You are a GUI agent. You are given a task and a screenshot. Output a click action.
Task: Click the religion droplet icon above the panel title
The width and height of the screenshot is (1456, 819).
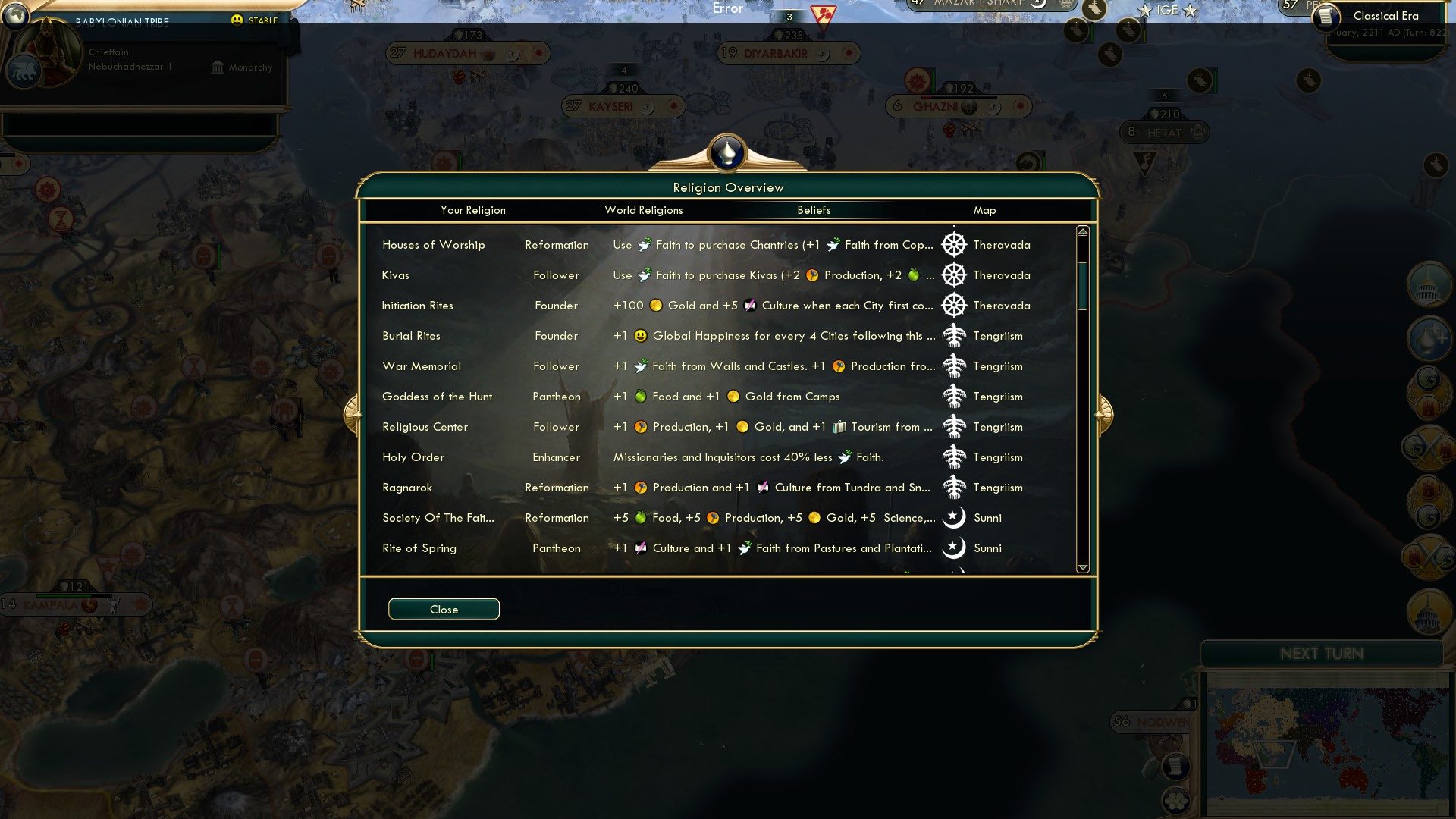pos(726,152)
